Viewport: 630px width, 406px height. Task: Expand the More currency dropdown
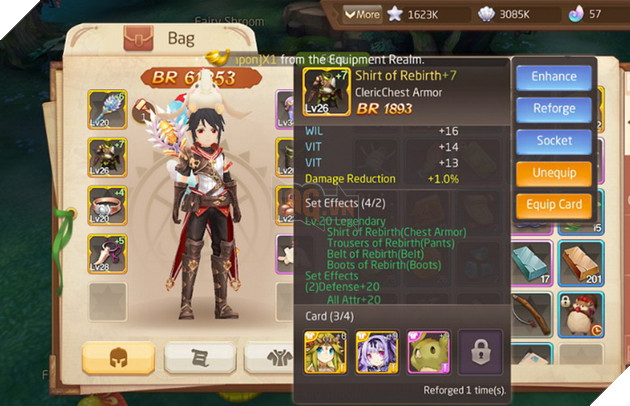(x=362, y=14)
